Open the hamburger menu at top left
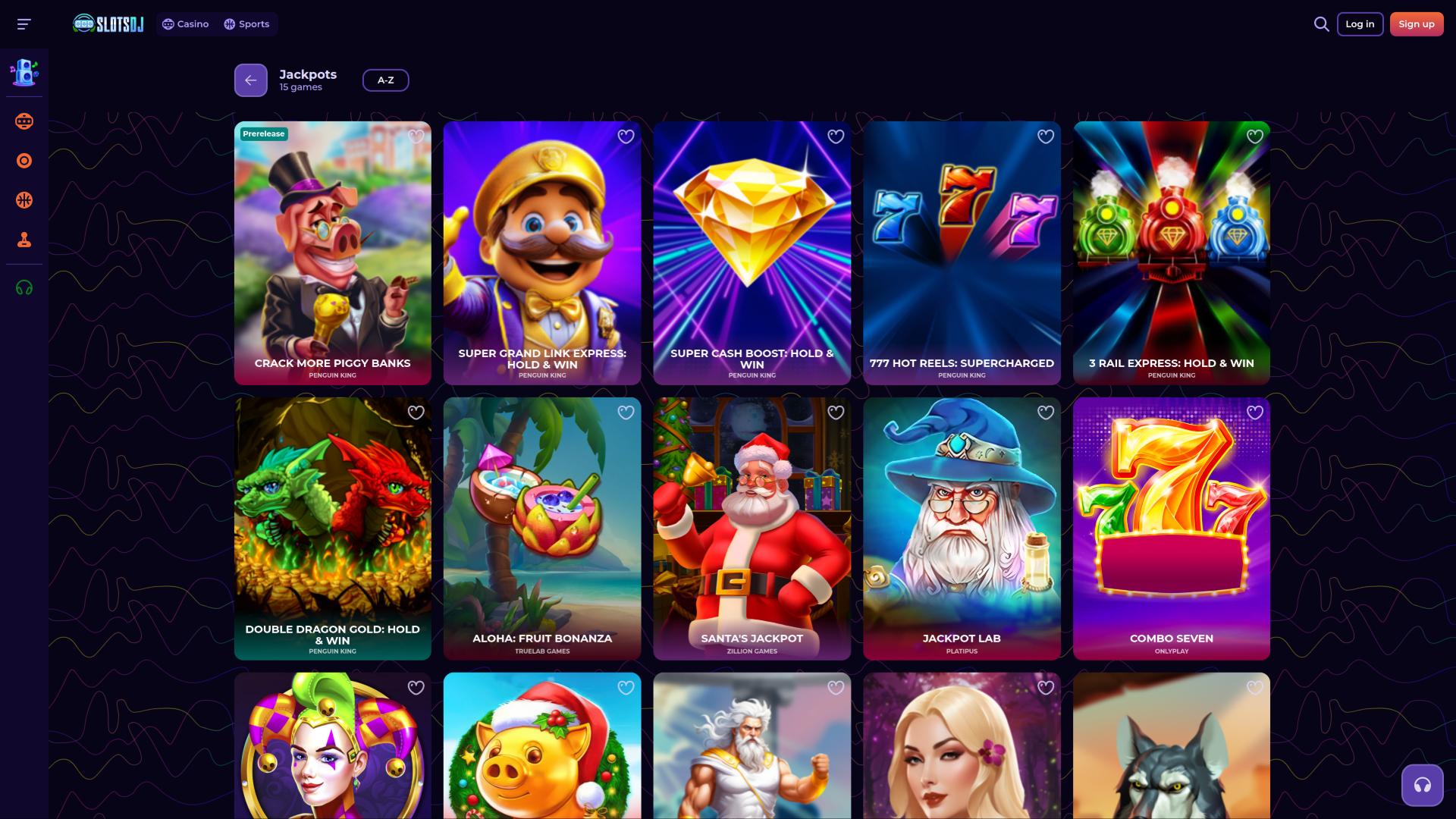 coord(24,24)
